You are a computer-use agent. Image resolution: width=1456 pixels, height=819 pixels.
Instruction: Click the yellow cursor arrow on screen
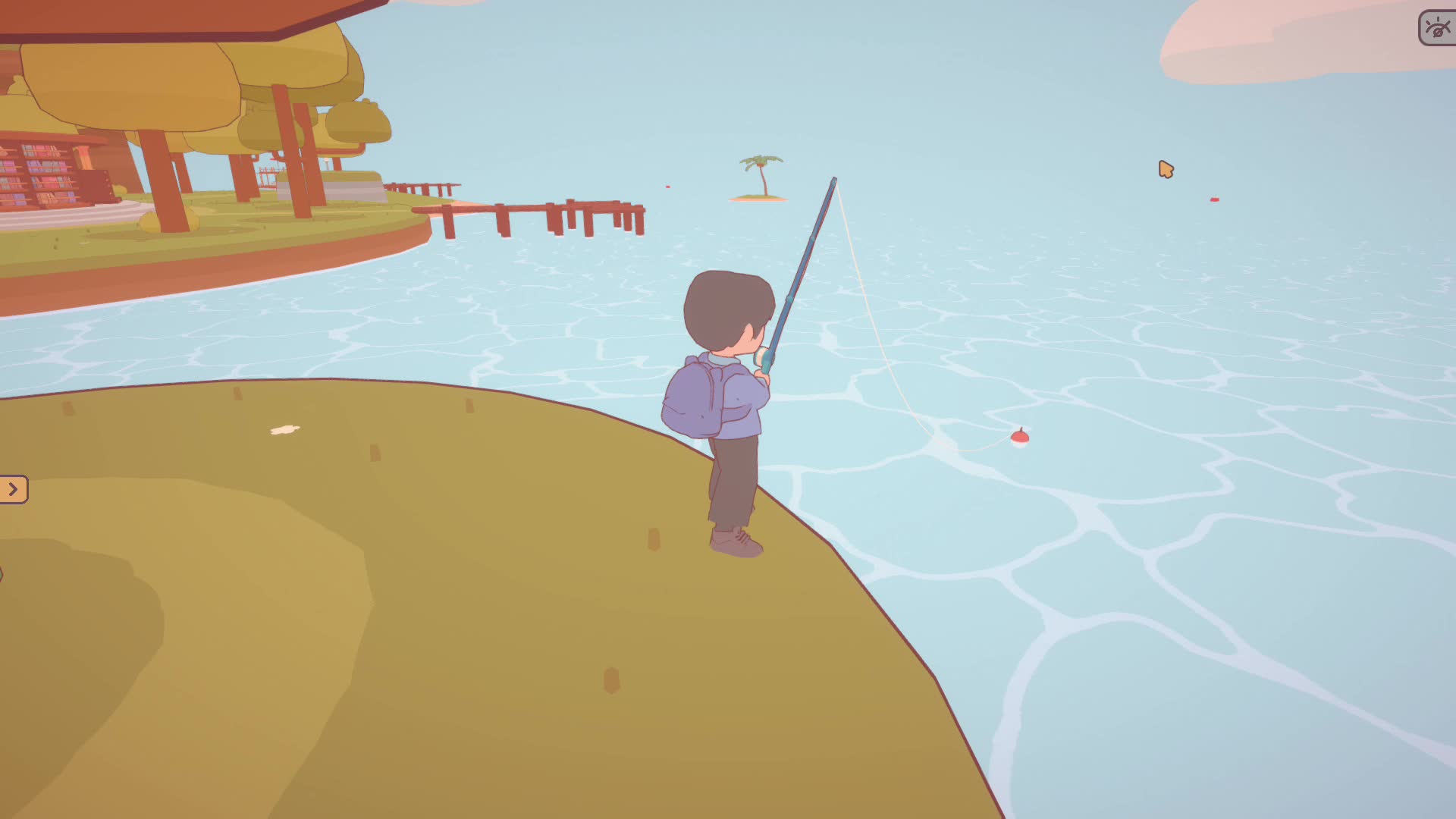(x=1168, y=171)
